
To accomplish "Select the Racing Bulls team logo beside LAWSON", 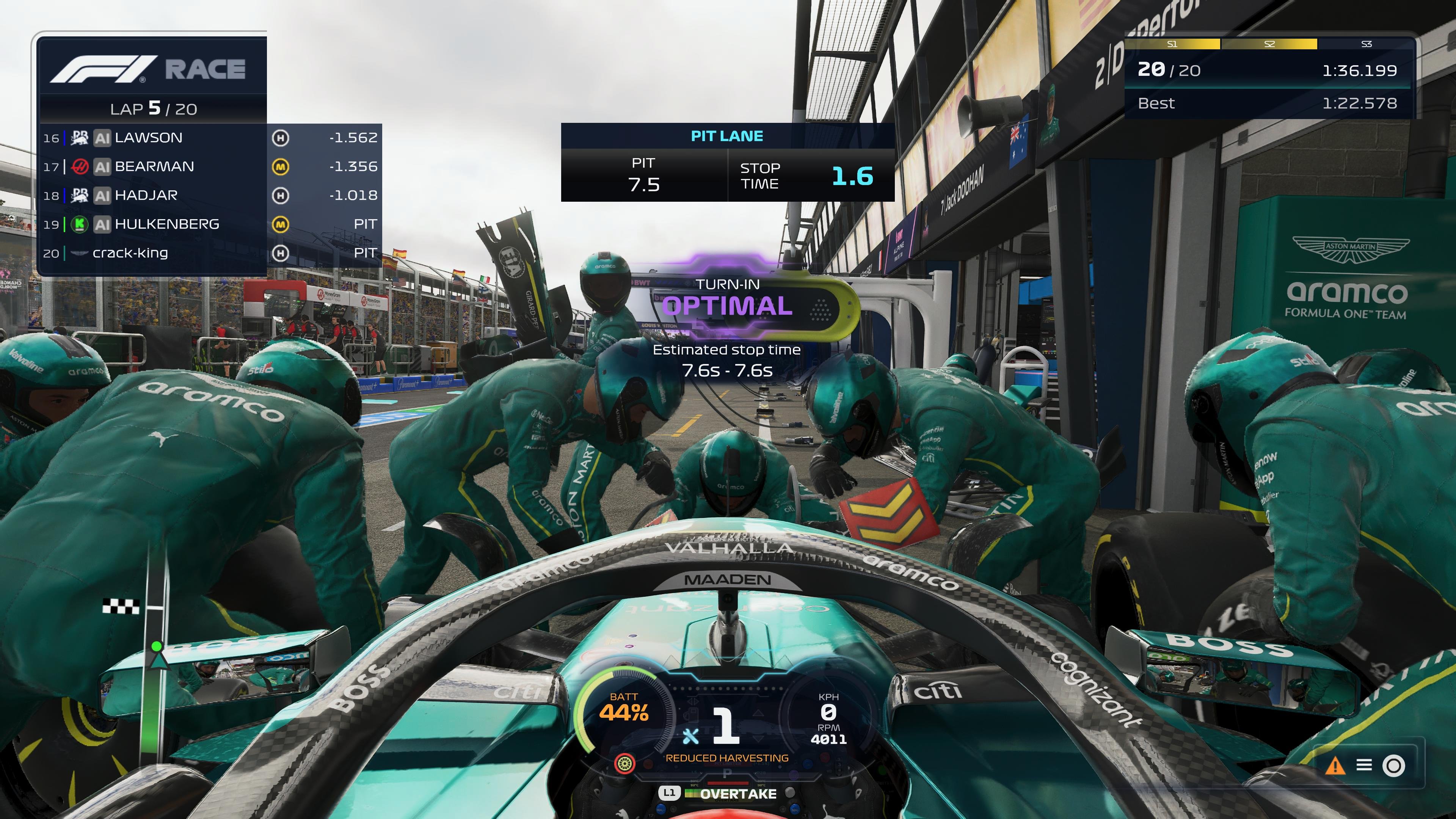I will pyautogui.click(x=79, y=137).
